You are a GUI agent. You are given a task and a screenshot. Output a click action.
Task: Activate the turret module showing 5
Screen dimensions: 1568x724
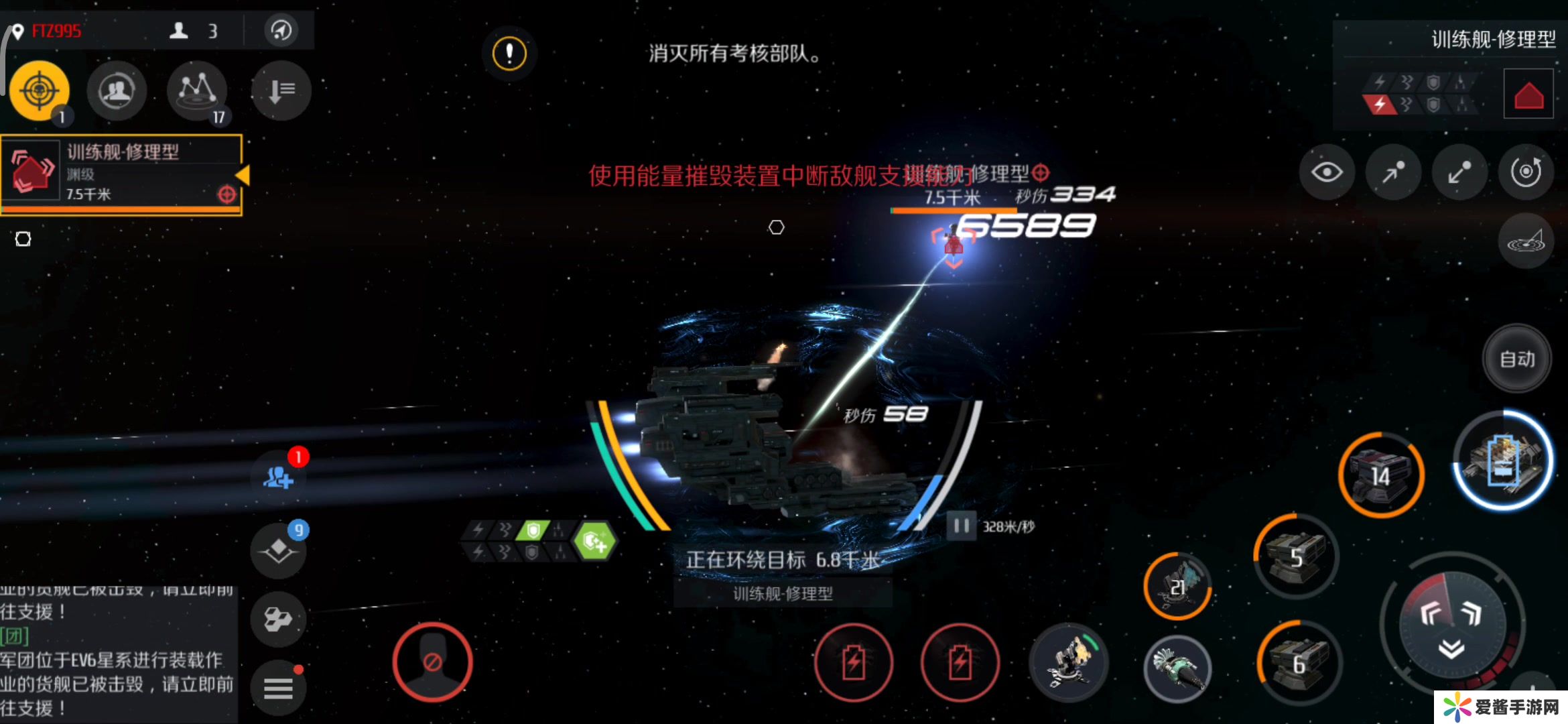click(1296, 556)
